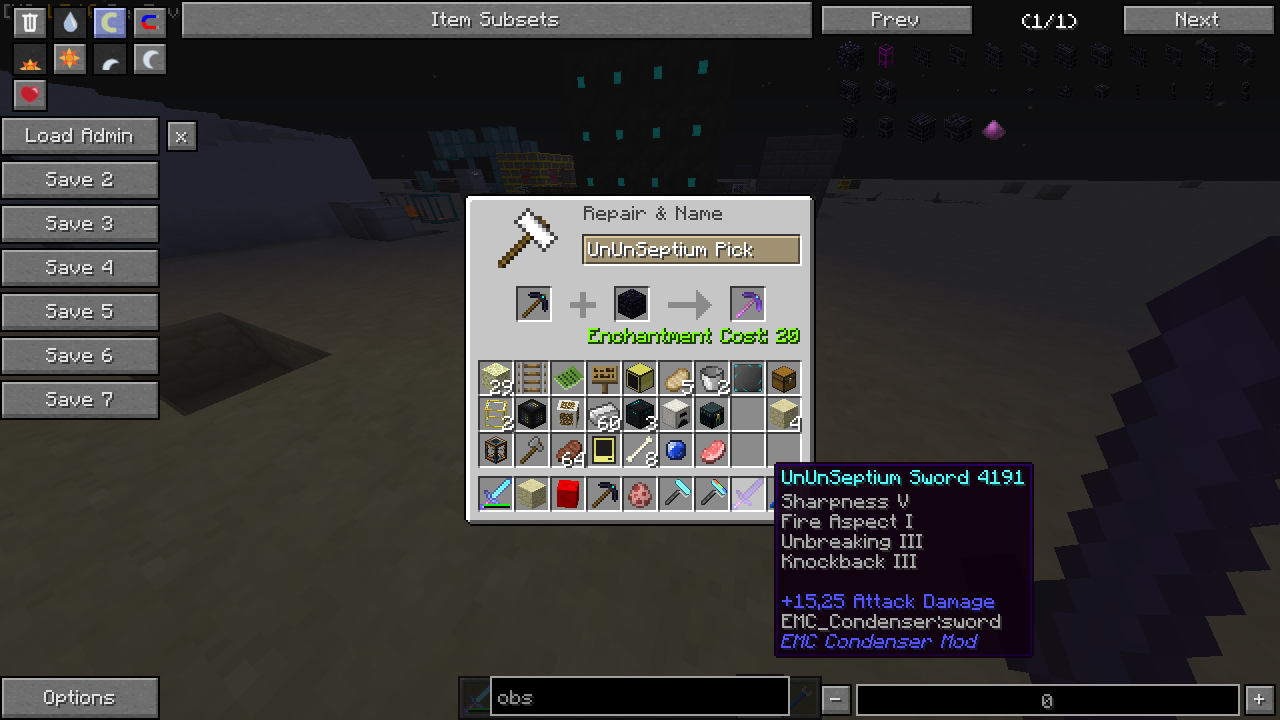Select the red block in hotbar
This screenshot has width=1280, height=720.
(x=568, y=494)
